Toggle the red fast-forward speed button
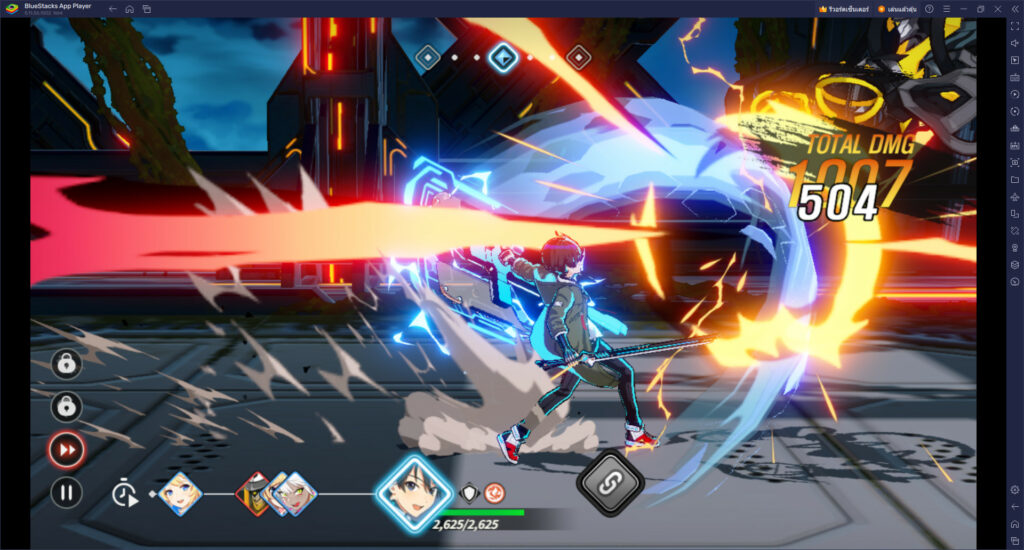1024x550 pixels. click(x=67, y=450)
